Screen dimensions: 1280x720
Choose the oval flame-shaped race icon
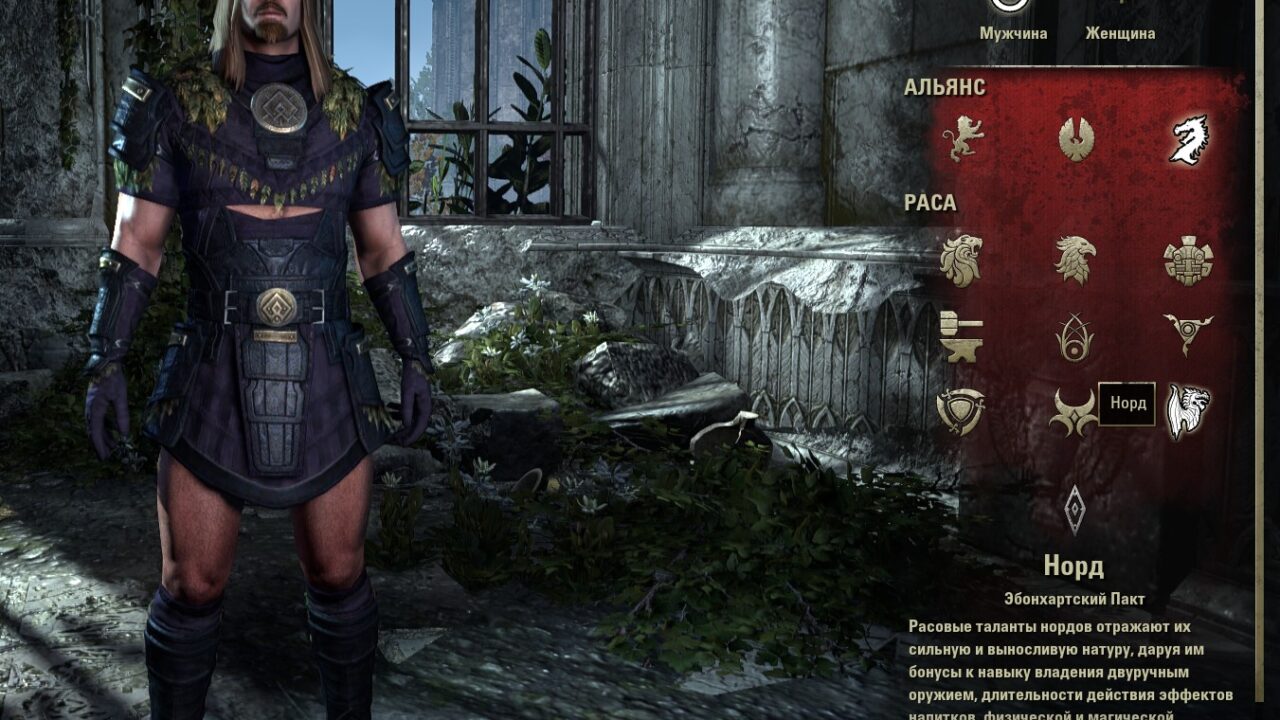1075,337
